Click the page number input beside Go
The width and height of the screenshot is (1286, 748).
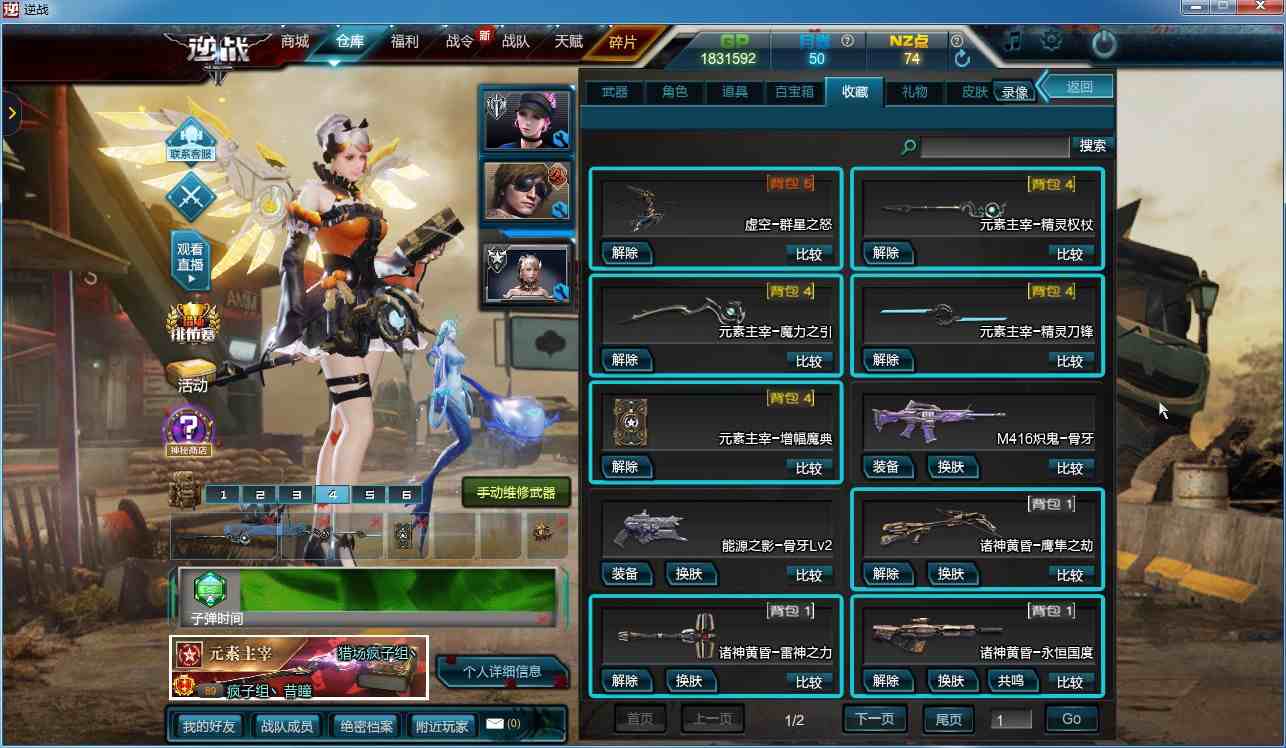[1011, 718]
